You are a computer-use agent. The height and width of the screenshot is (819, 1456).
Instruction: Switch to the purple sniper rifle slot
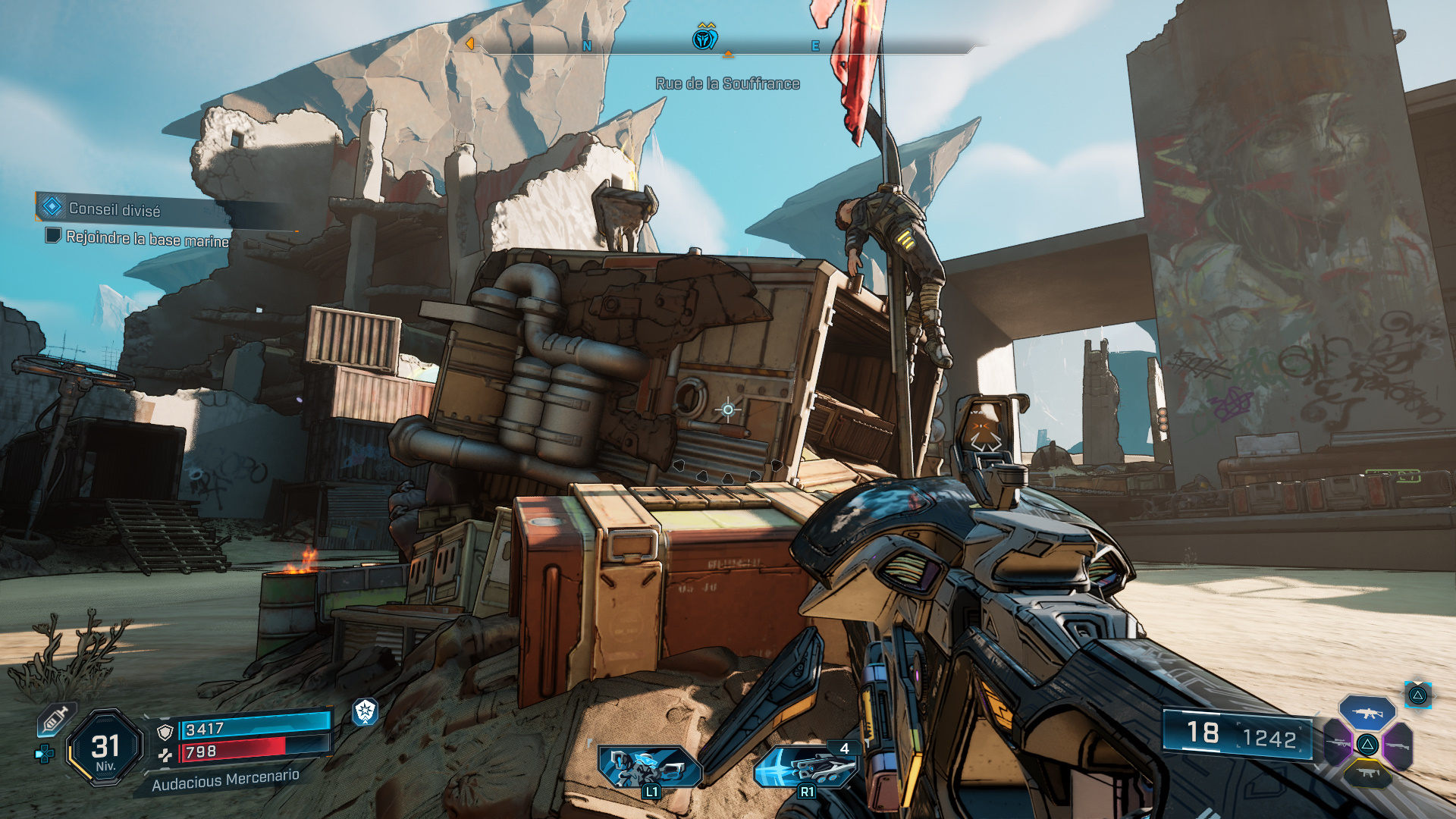[1338, 742]
